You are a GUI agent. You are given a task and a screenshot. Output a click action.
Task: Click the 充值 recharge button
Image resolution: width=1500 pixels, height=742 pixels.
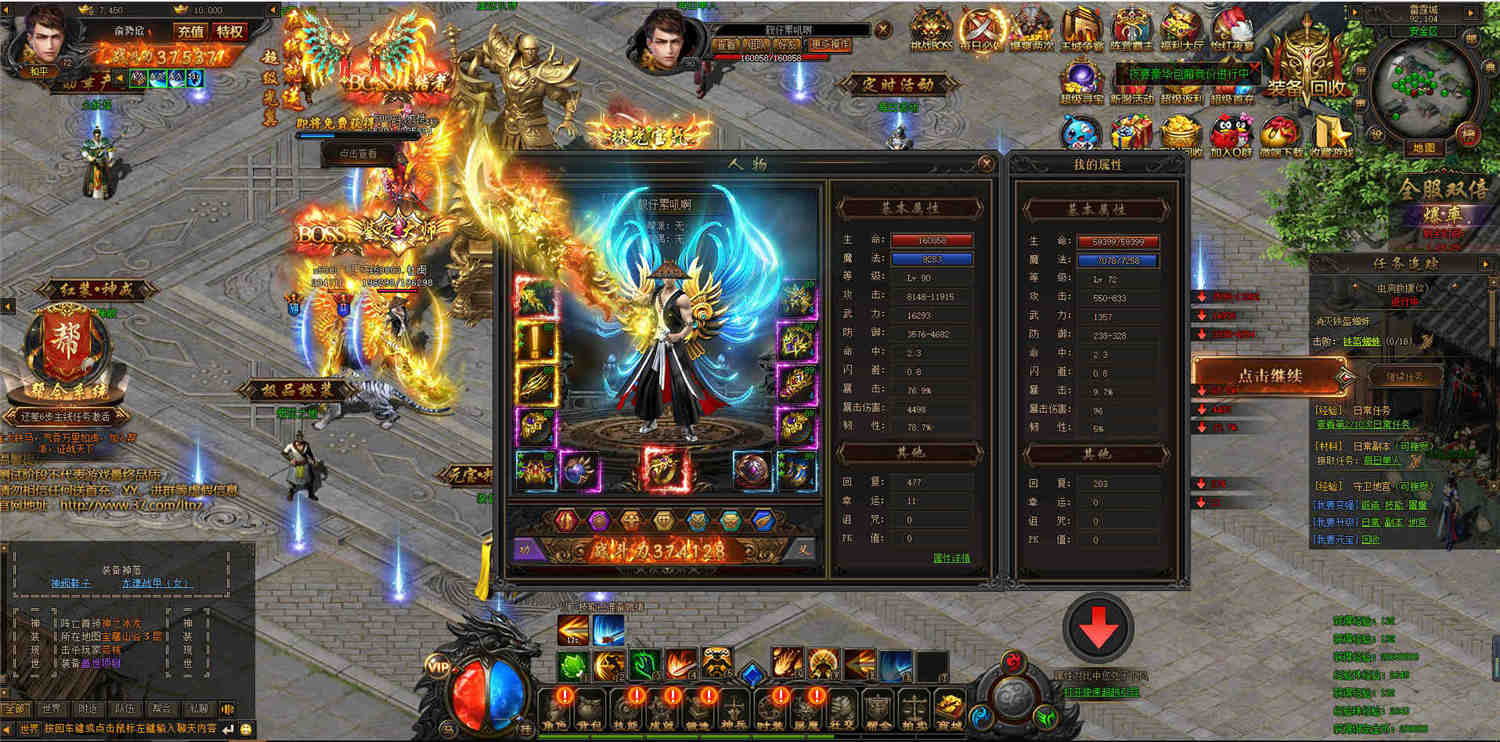click(x=189, y=31)
